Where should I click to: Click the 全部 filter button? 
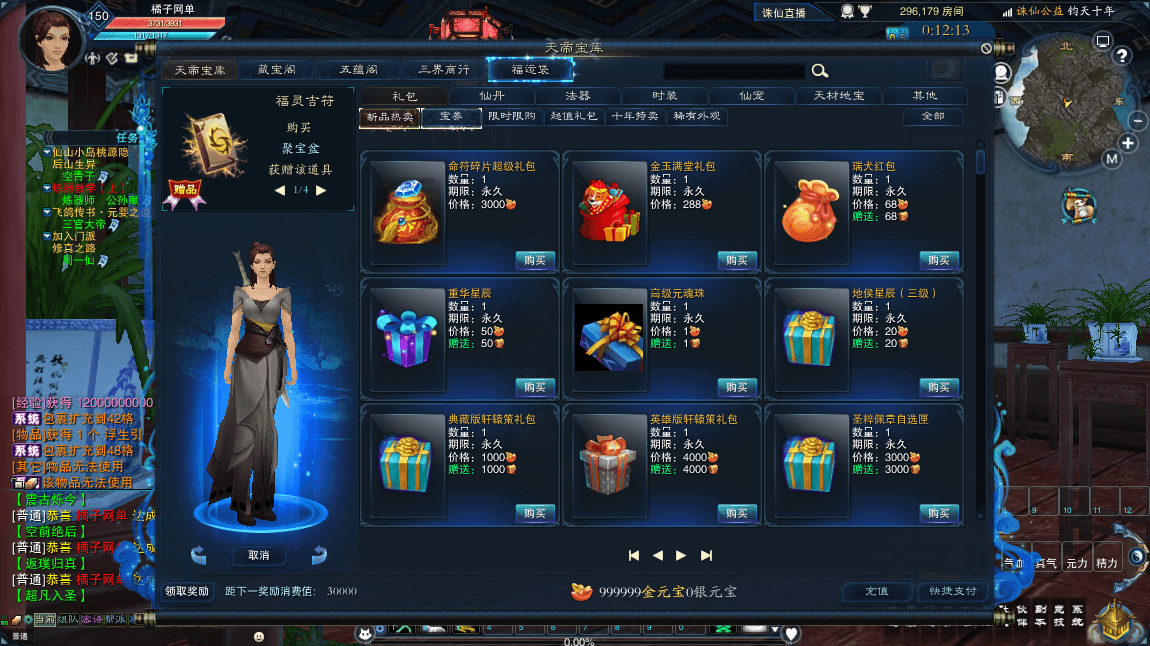pyautogui.click(x=931, y=117)
